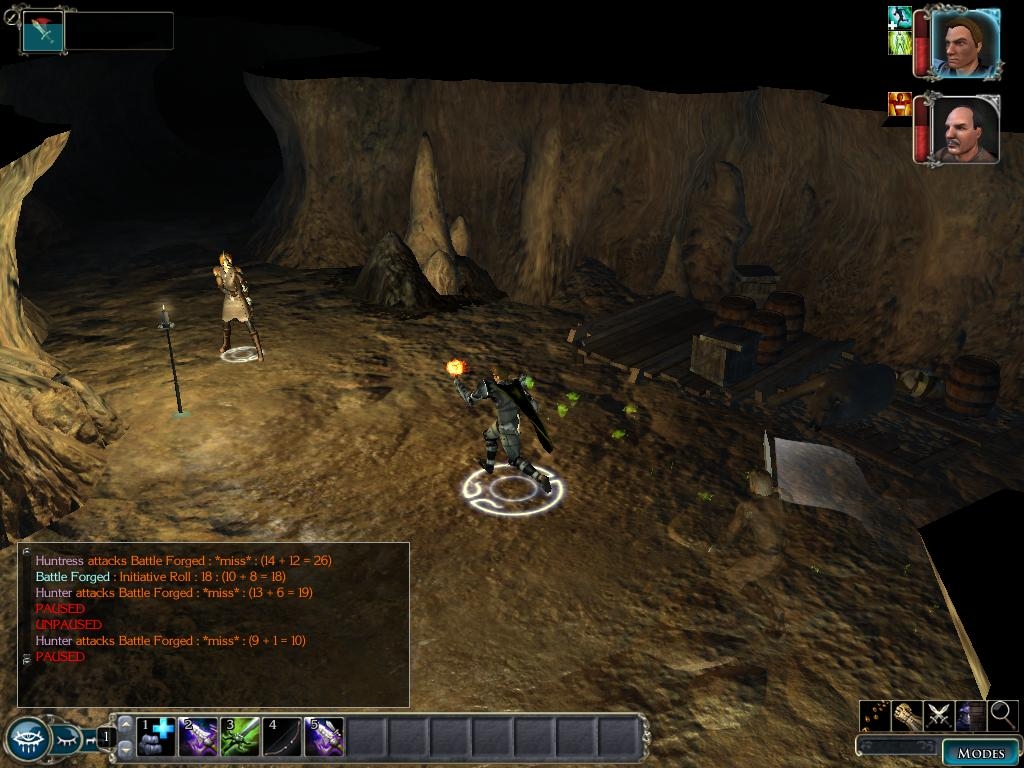Select the top party member portrait
The image size is (1024, 768).
(x=966, y=44)
